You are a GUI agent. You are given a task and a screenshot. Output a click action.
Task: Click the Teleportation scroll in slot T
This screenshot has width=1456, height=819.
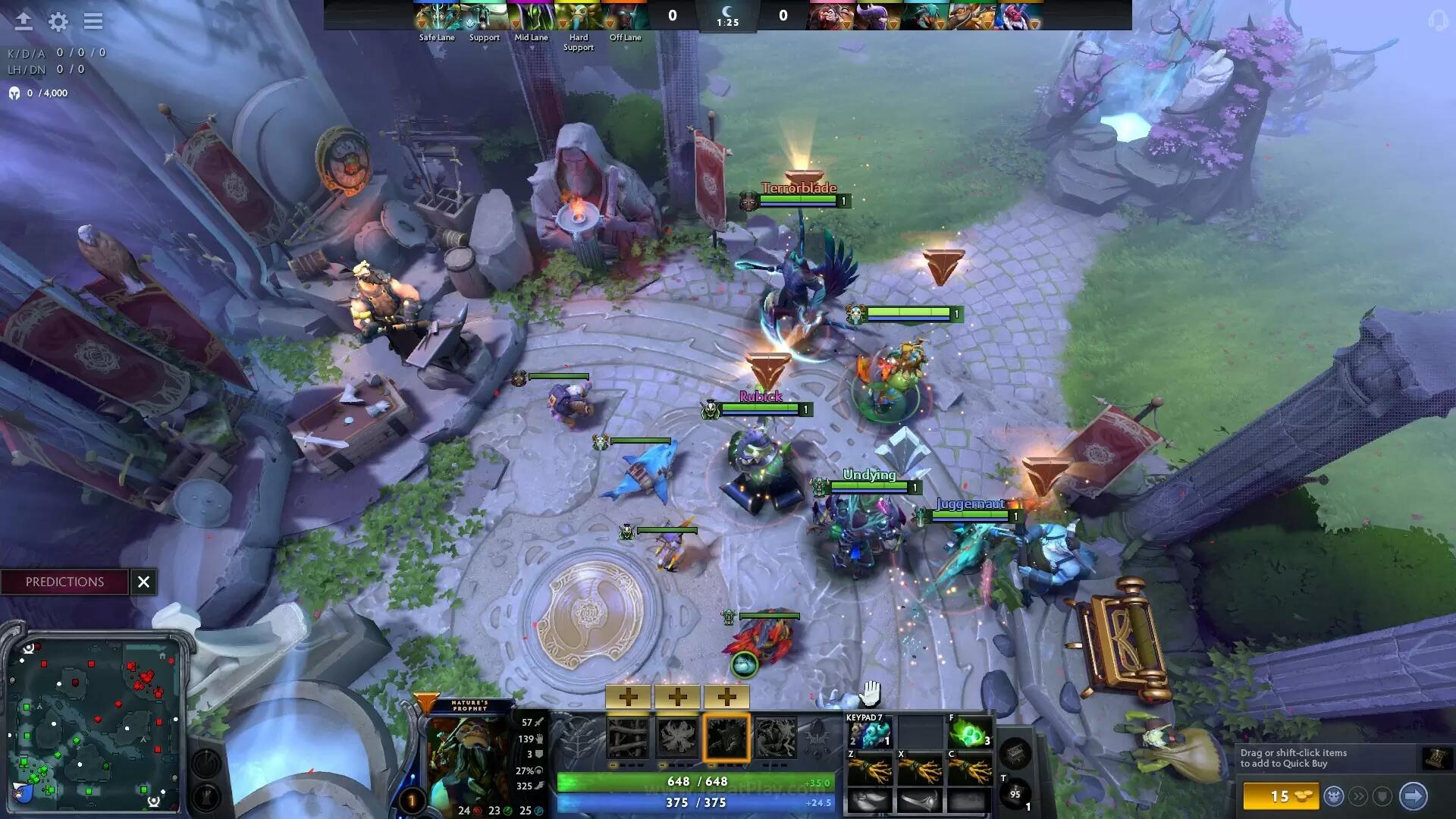tap(1016, 795)
